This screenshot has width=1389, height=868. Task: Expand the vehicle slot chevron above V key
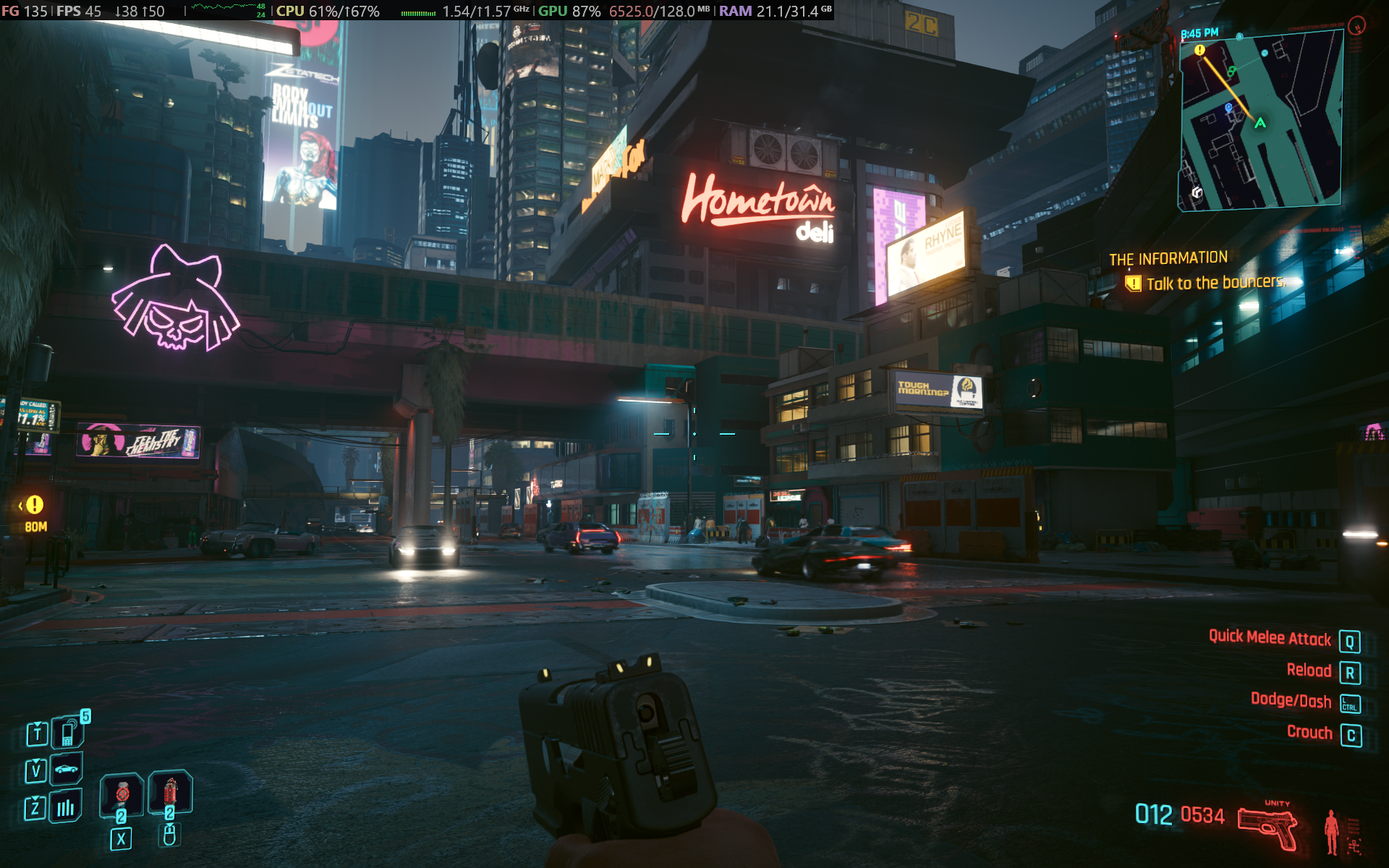coord(36,760)
